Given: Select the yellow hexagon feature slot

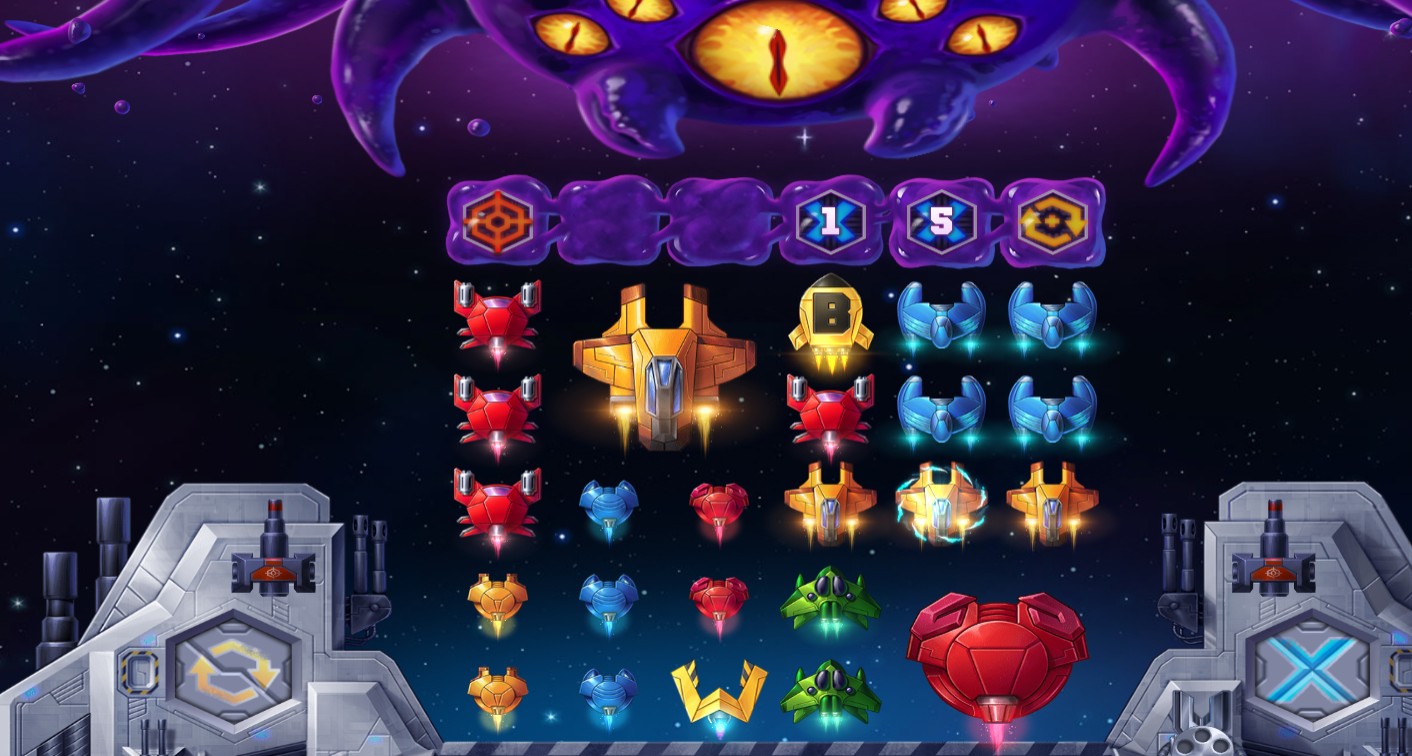Looking at the screenshot, I should tap(1051, 221).
